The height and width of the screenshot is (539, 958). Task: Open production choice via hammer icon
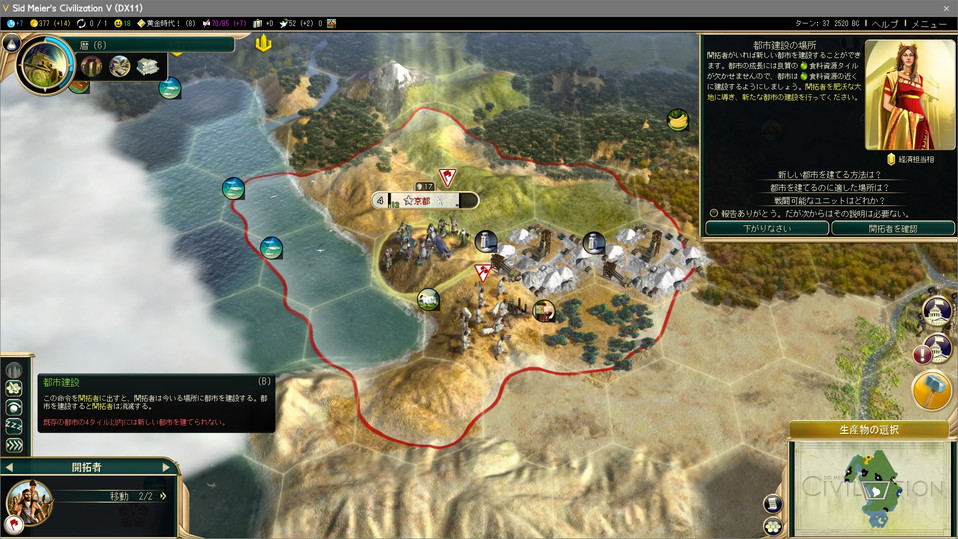(x=932, y=391)
